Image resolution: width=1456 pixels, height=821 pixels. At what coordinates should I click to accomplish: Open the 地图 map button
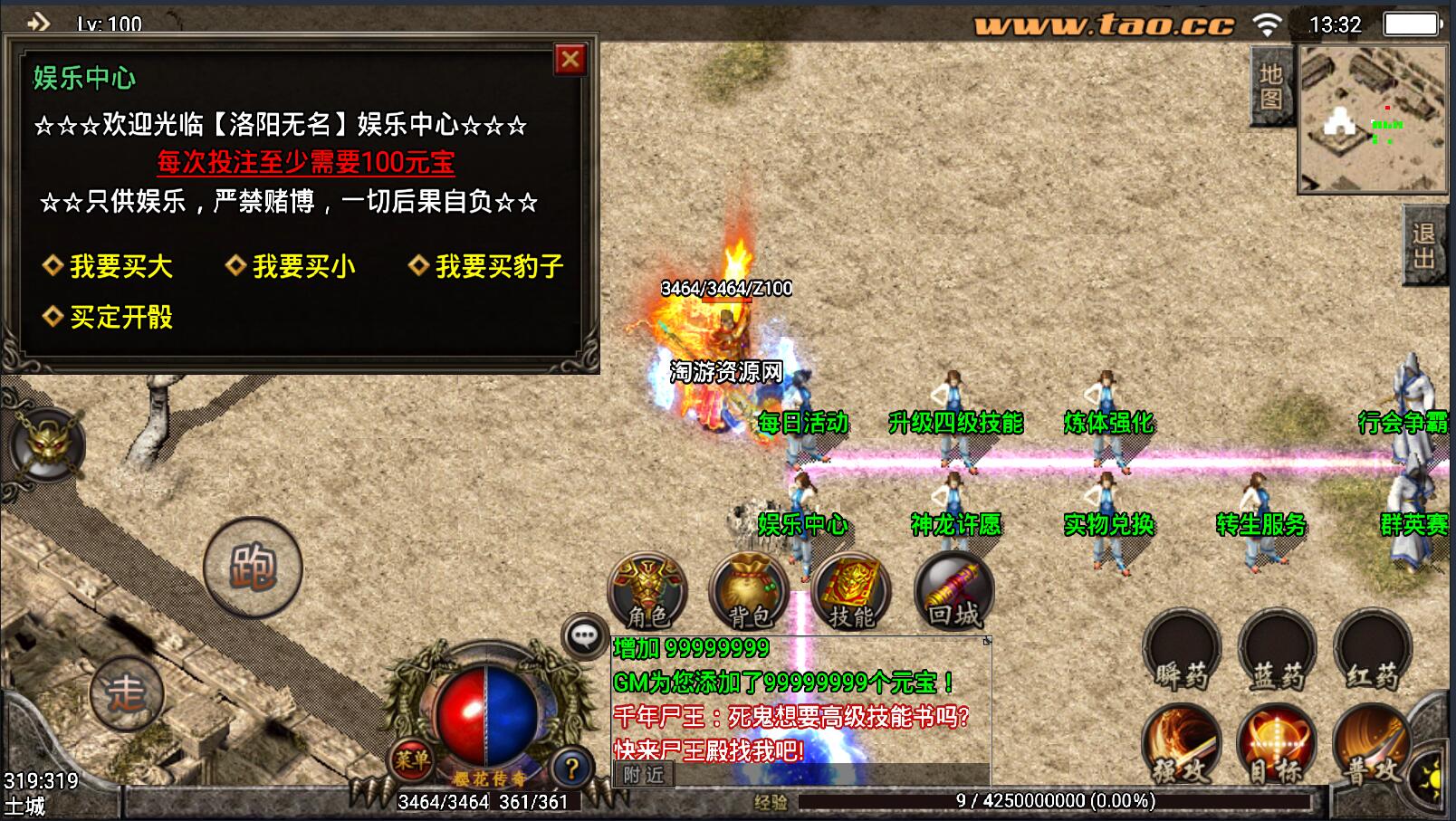[1271, 87]
